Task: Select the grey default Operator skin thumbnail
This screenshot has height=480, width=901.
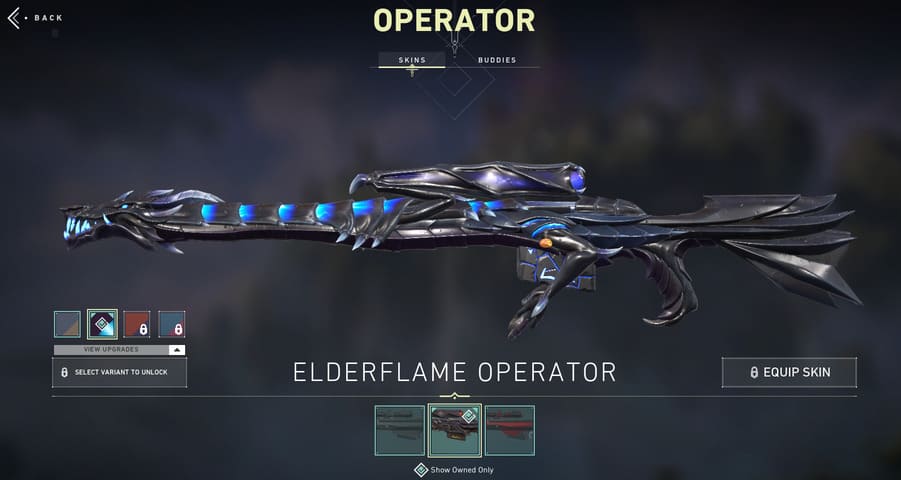Action: (x=400, y=430)
